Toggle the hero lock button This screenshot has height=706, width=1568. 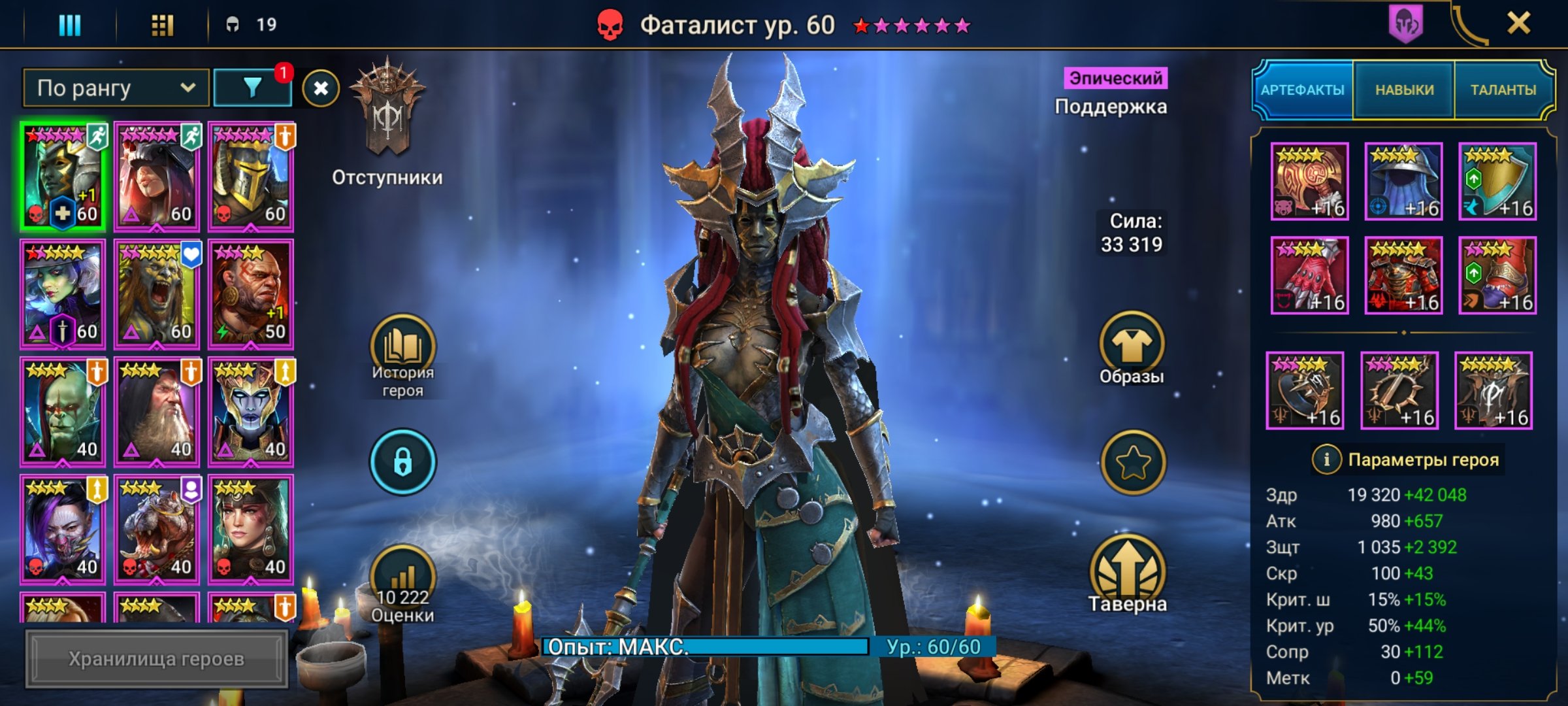pyautogui.click(x=402, y=462)
